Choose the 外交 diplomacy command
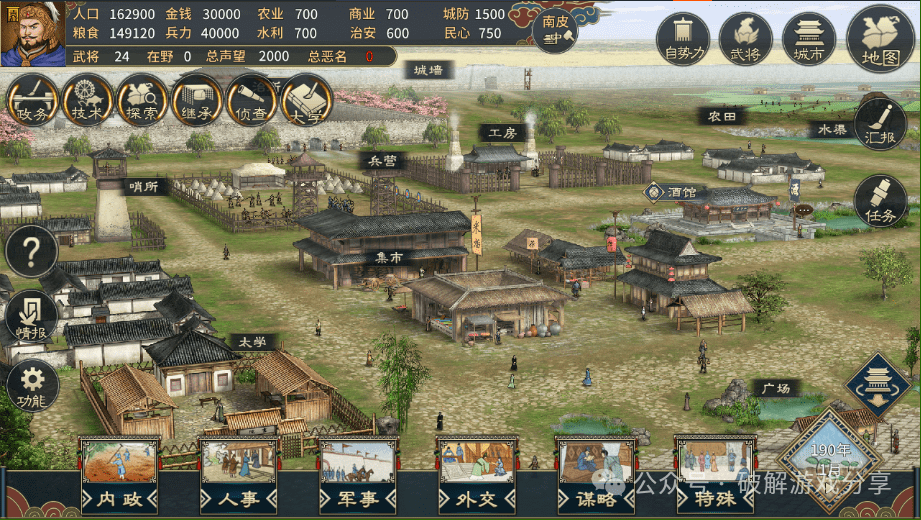The width and height of the screenshot is (921, 520). tap(477, 474)
